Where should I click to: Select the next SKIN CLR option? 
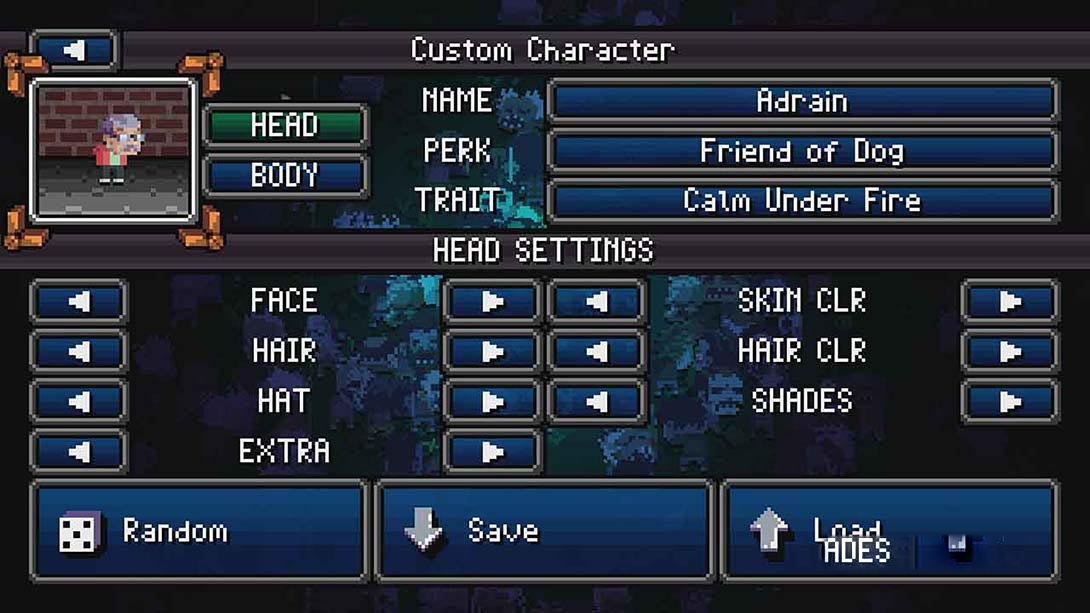(x=1009, y=301)
